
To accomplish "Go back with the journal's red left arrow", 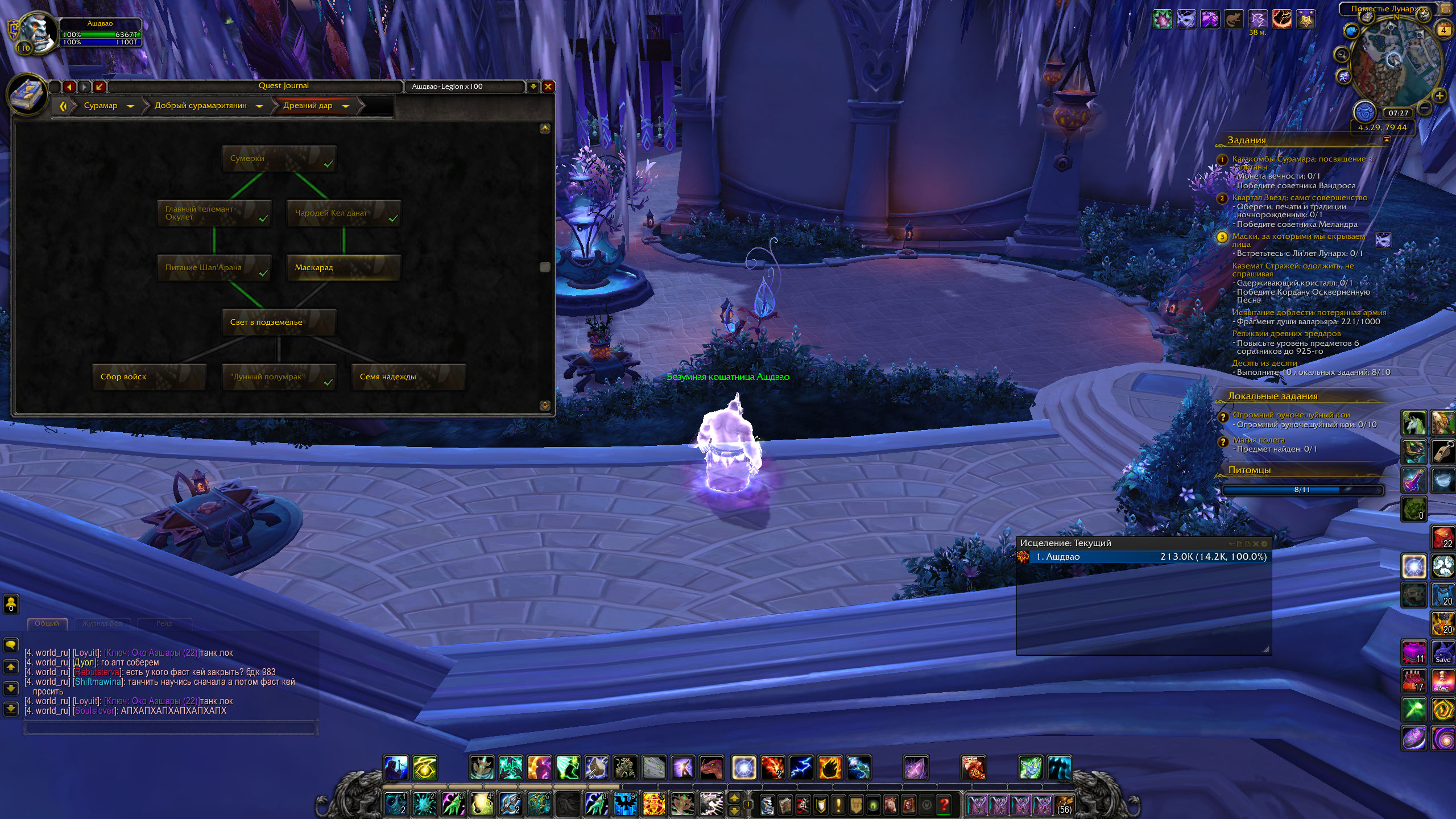I will pos(69,86).
